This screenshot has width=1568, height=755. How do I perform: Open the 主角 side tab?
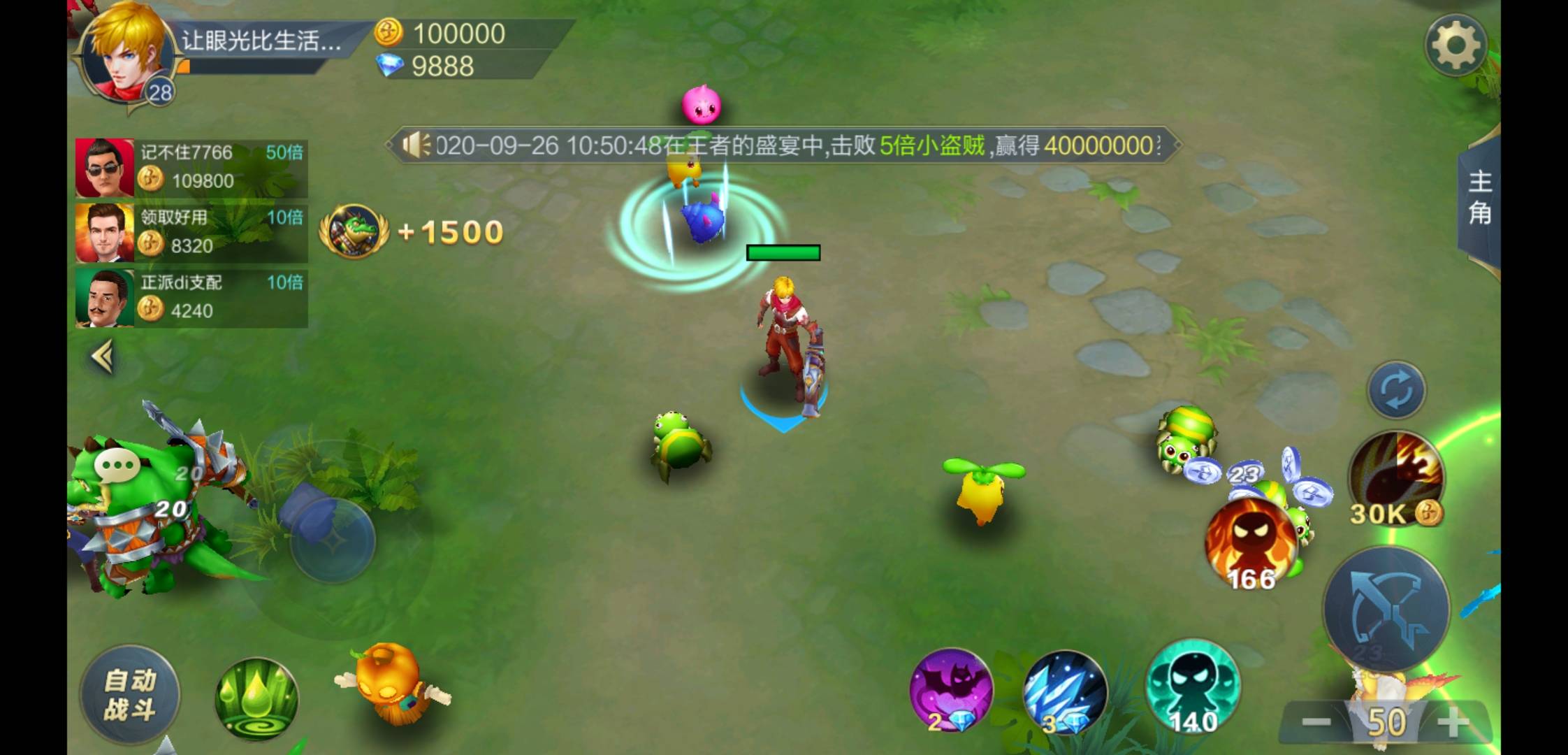[x=1480, y=199]
